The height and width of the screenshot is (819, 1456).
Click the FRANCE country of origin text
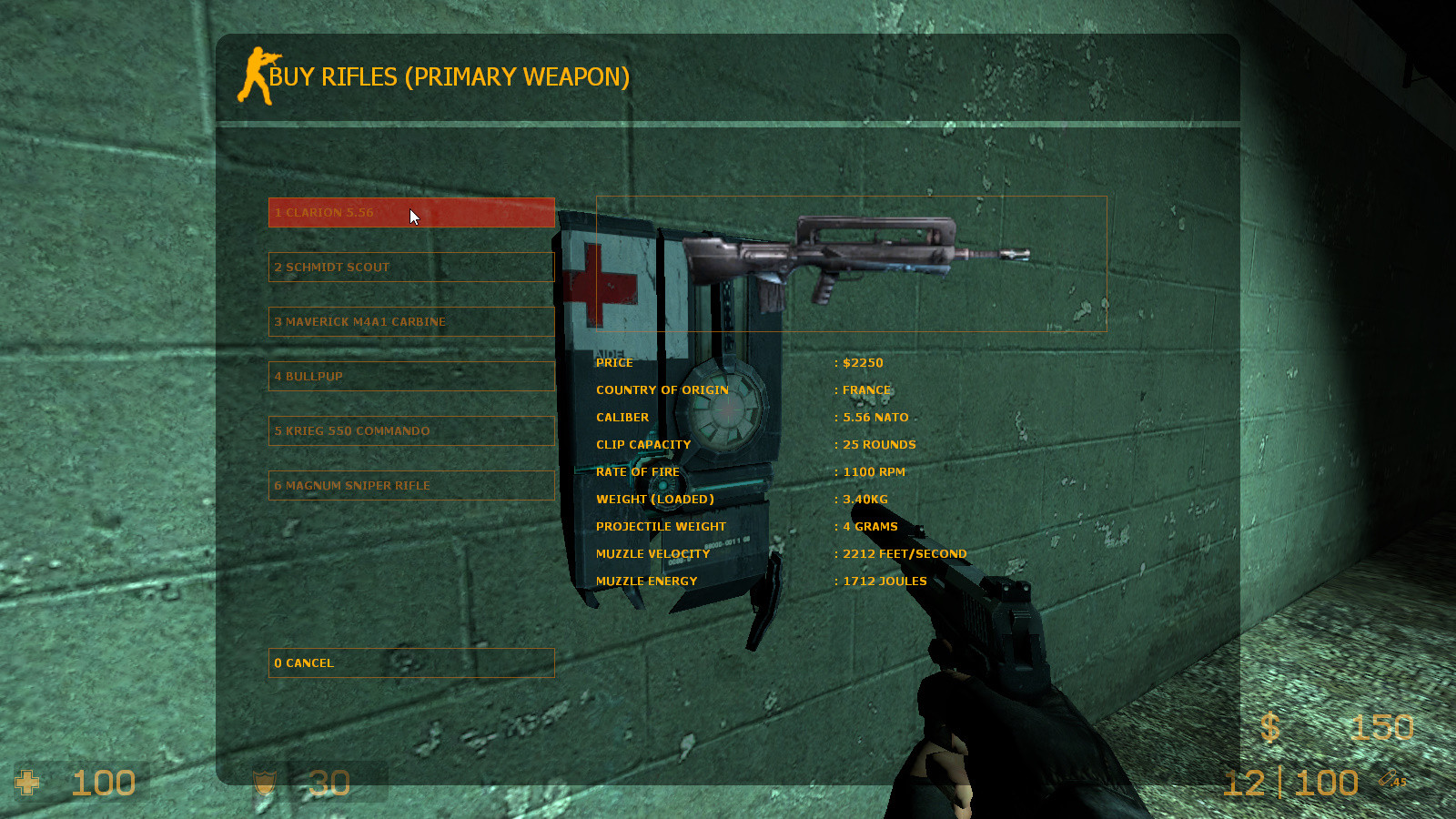865,389
